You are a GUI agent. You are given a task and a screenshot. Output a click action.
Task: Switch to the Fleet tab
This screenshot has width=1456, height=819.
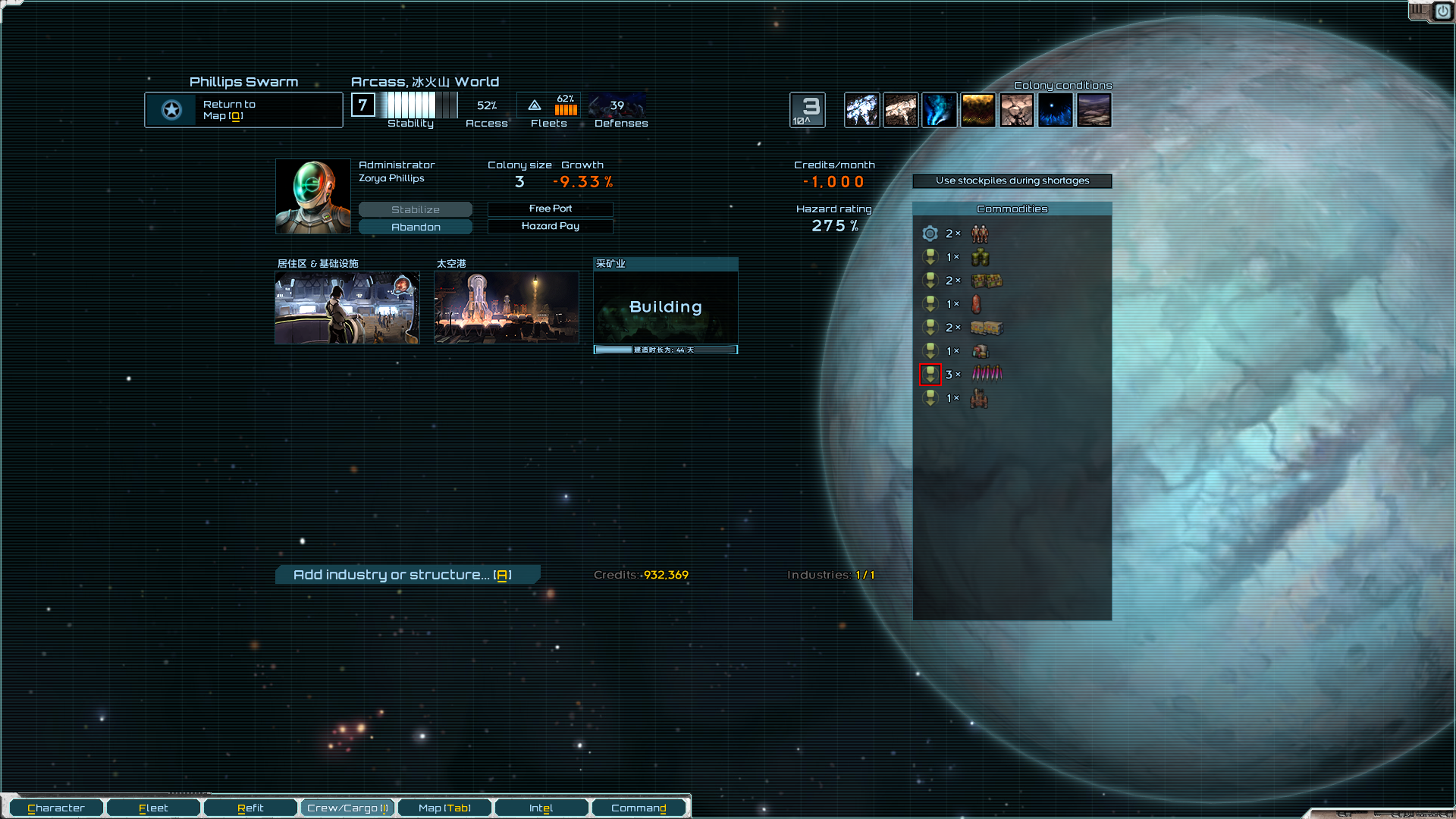tap(153, 808)
